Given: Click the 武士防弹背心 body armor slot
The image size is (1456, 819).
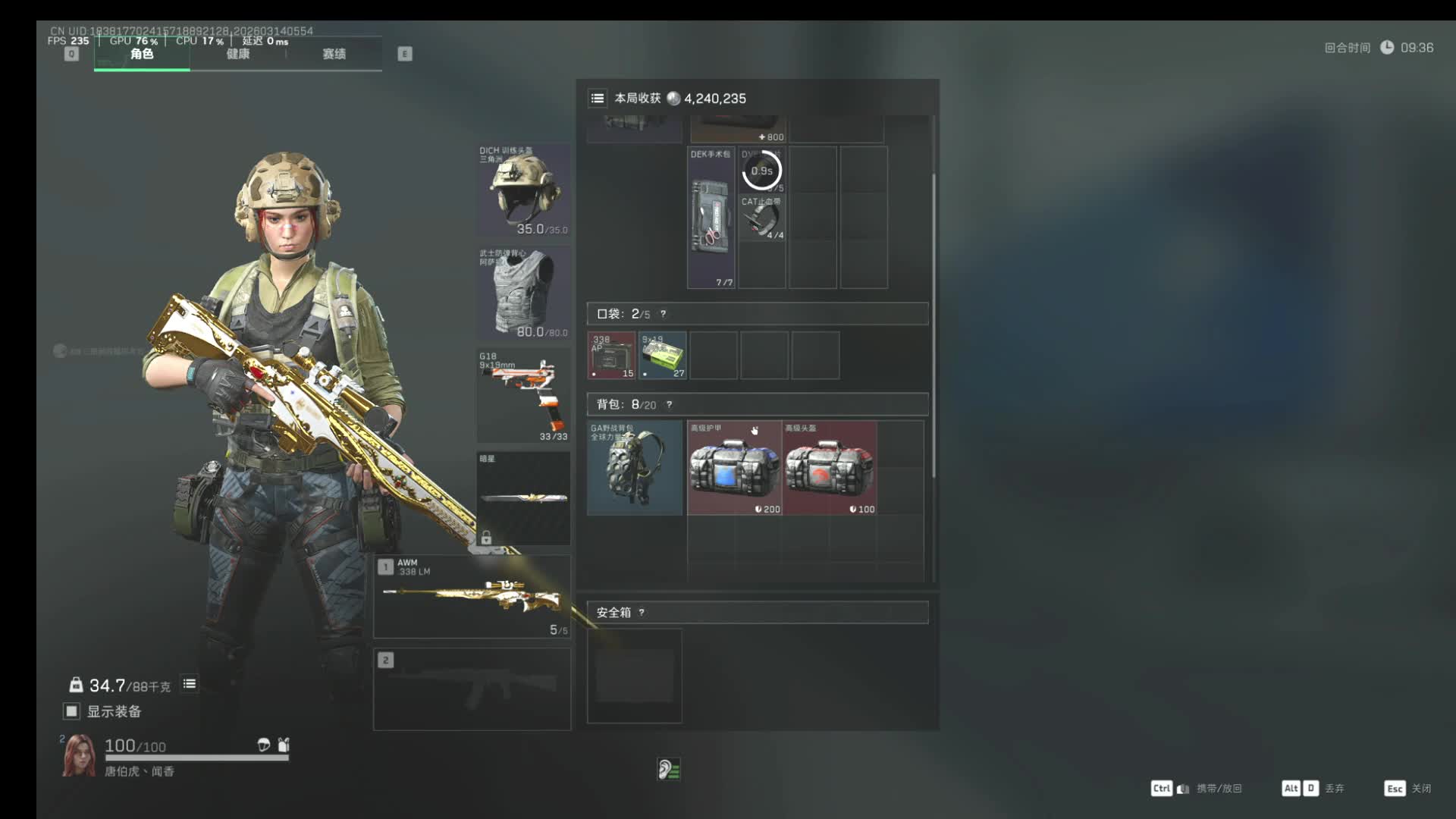Looking at the screenshot, I should point(523,293).
